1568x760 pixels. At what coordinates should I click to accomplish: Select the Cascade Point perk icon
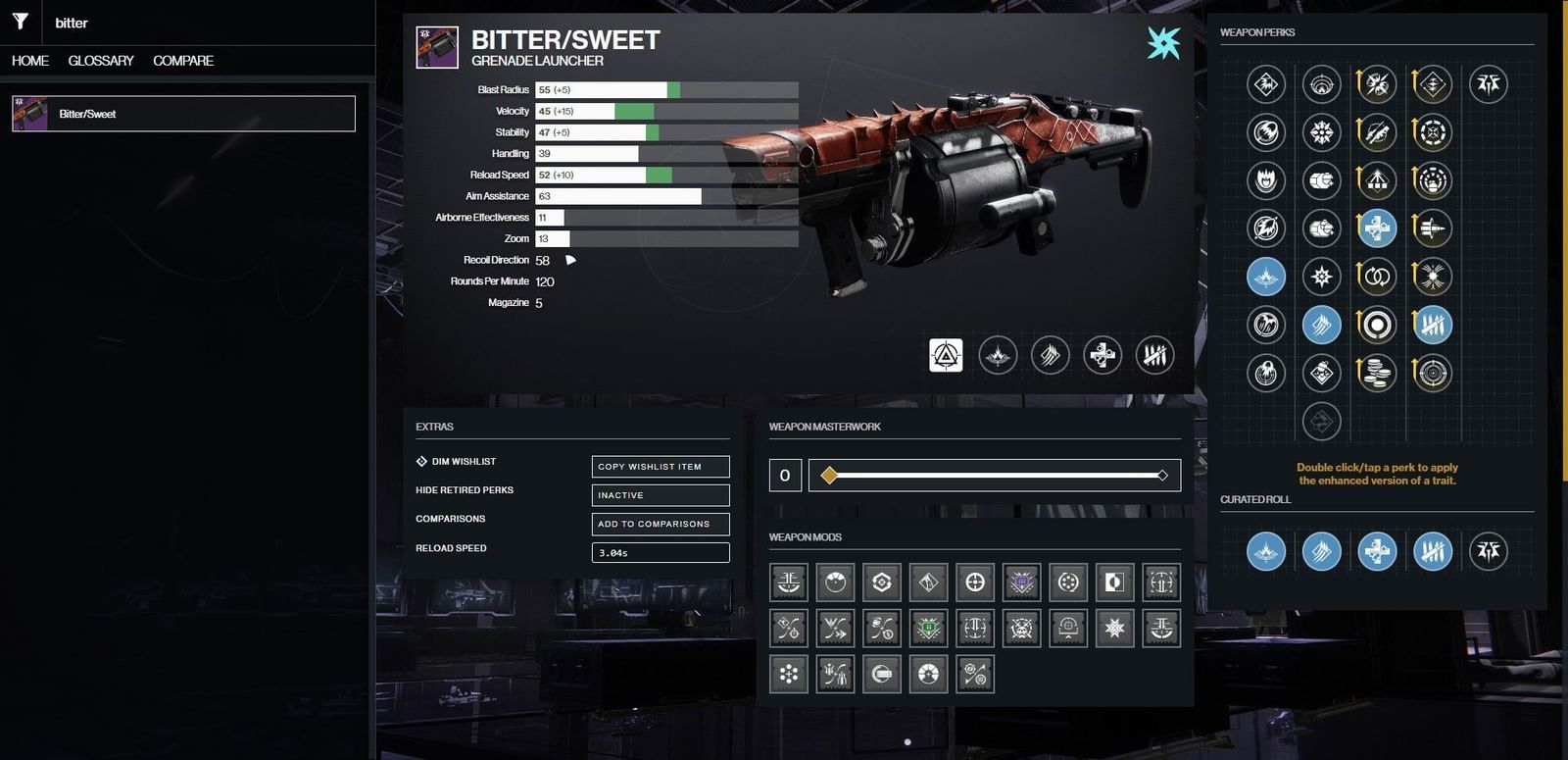click(x=1321, y=324)
